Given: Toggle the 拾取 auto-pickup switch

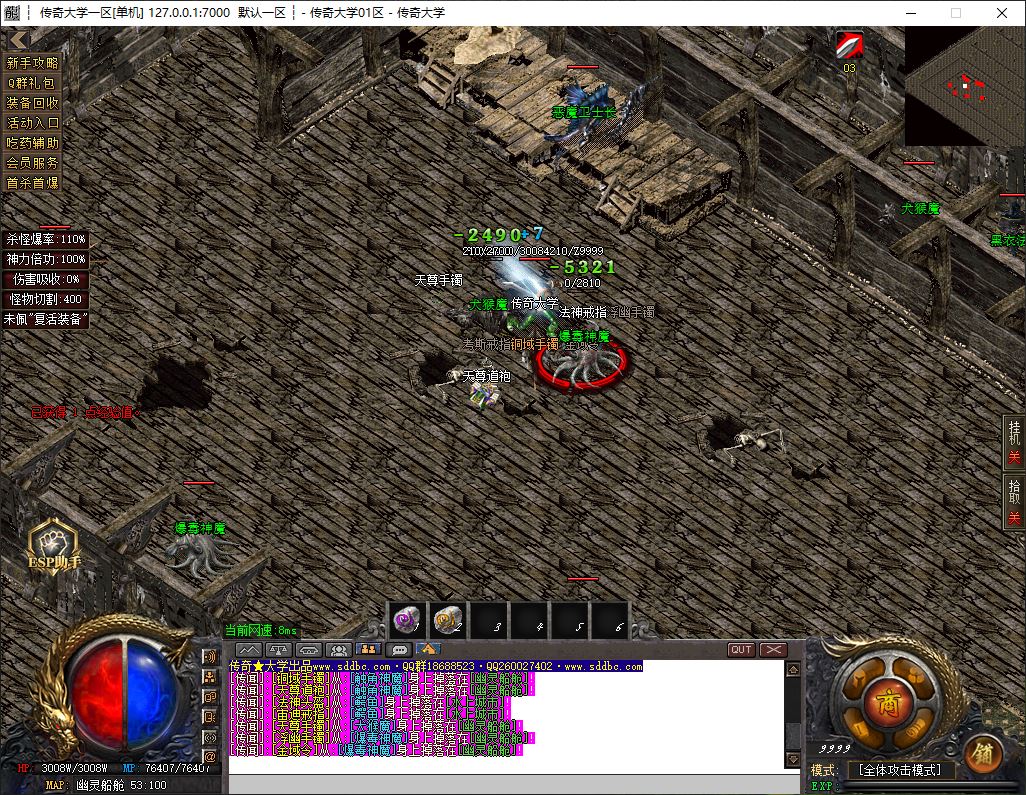Looking at the screenshot, I should pyautogui.click(x=1014, y=502).
